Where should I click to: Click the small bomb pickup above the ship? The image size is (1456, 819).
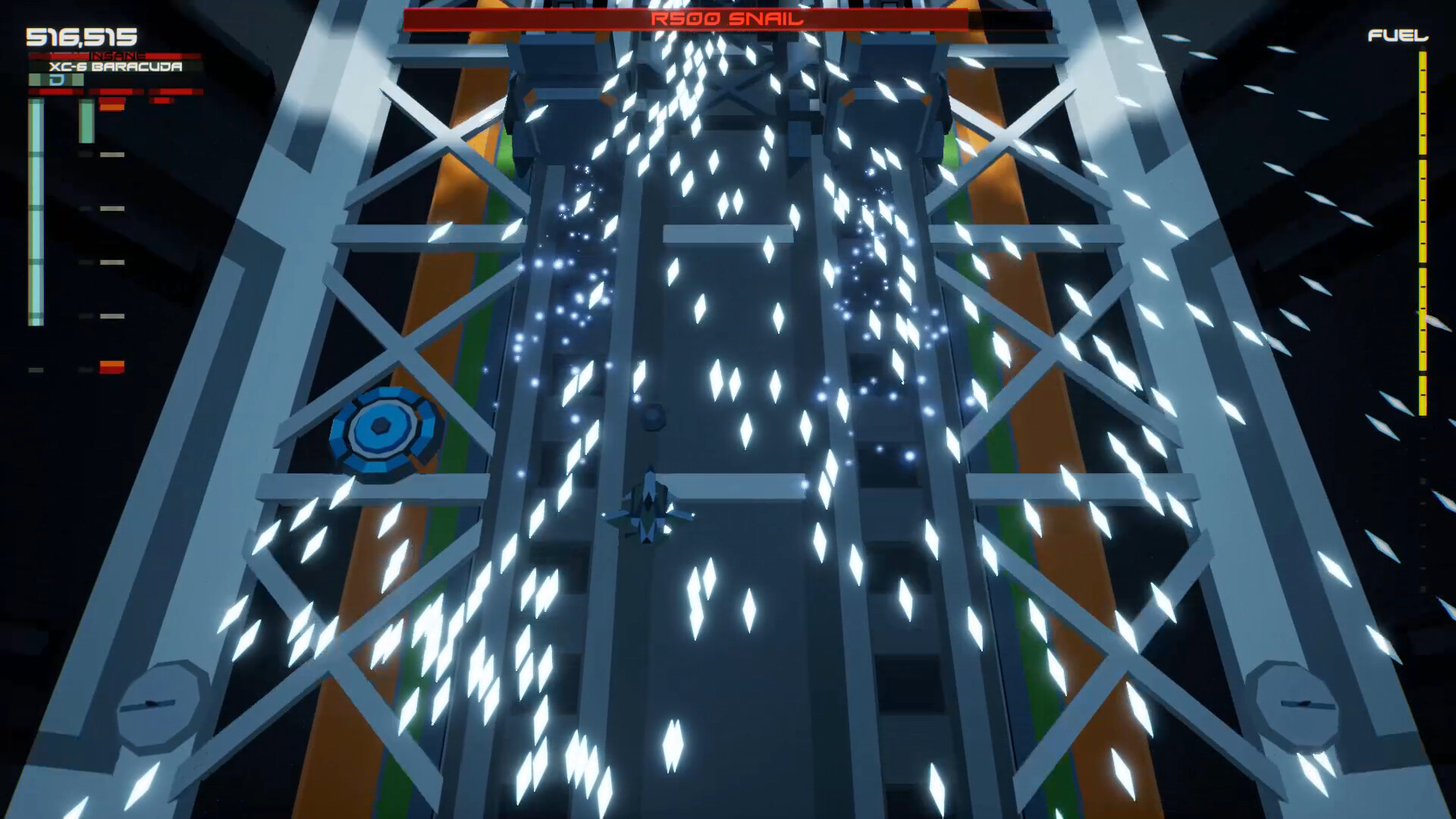[x=652, y=417]
